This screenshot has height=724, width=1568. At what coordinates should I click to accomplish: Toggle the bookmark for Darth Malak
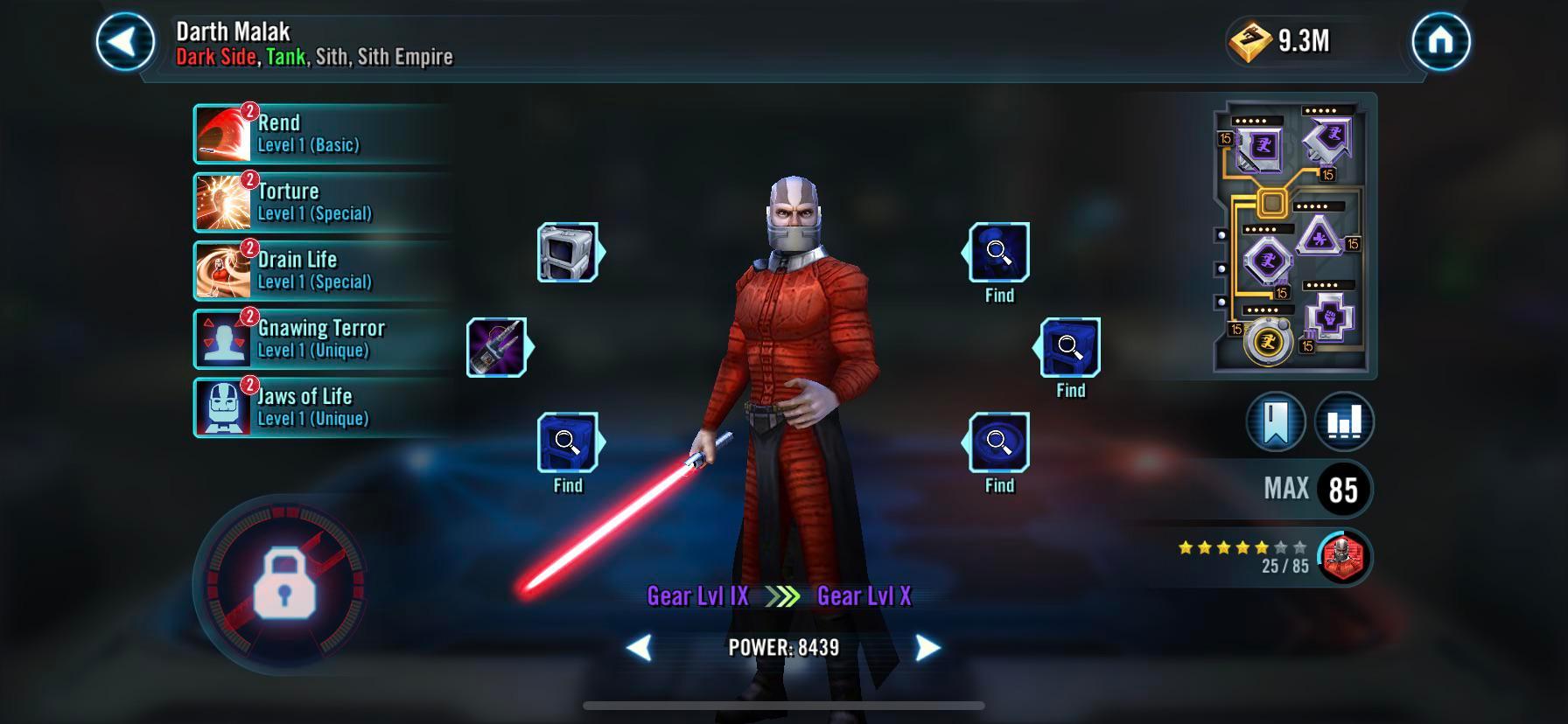click(1276, 421)
